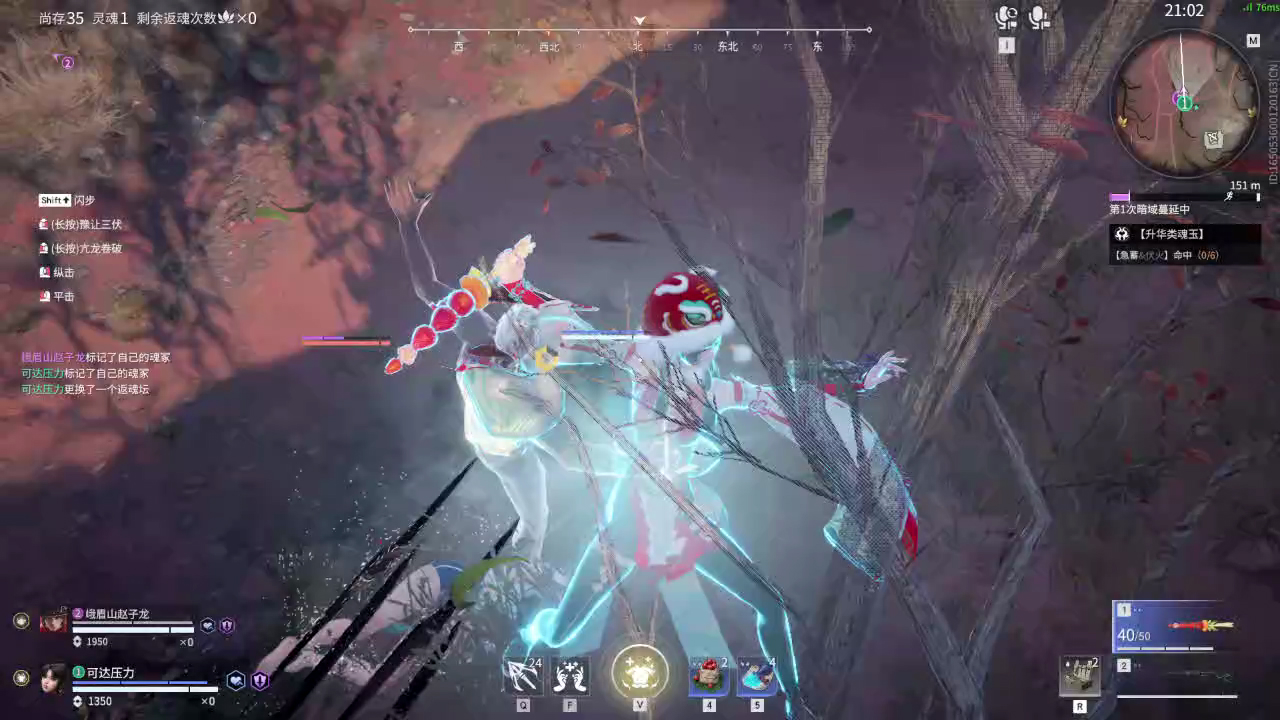
Task: Click the 可达压力 name in chat
Action: point(40,371)
